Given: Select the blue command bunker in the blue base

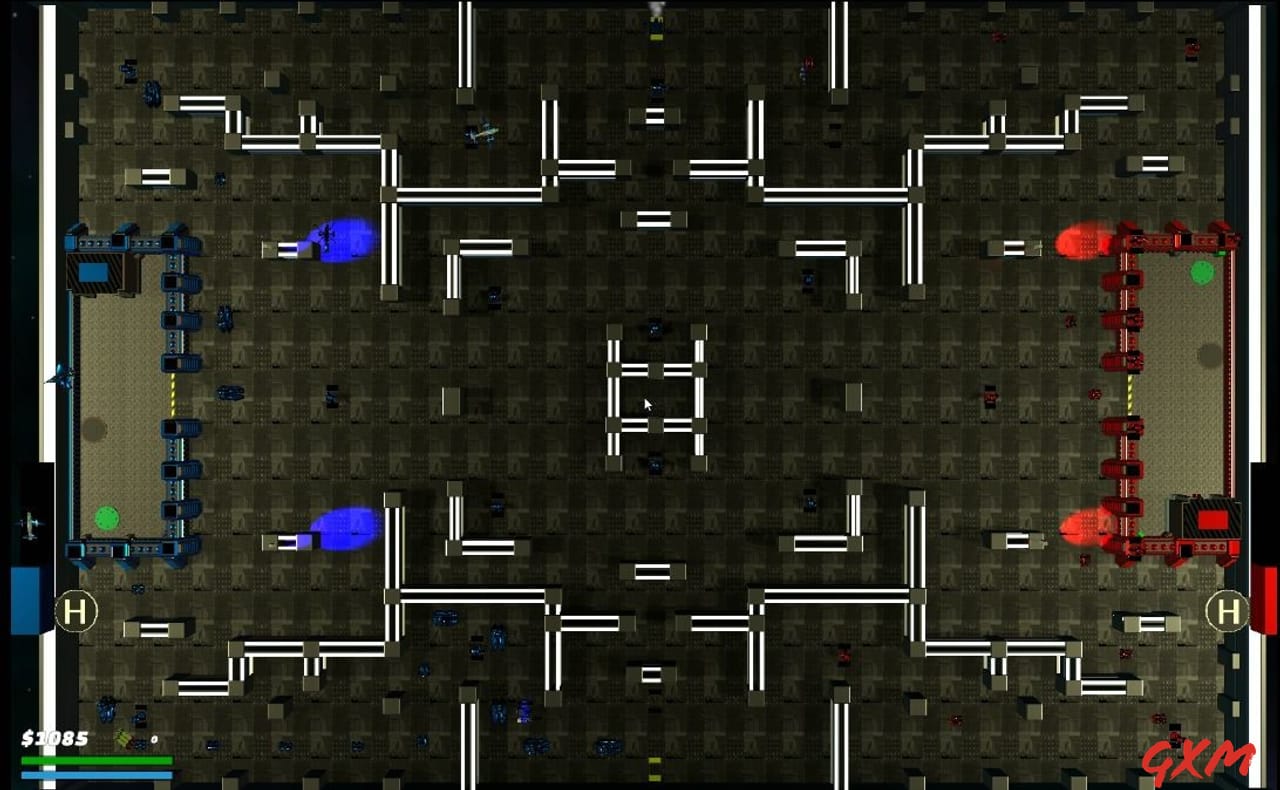Looking at the screenshot, I should click(96, 272).
